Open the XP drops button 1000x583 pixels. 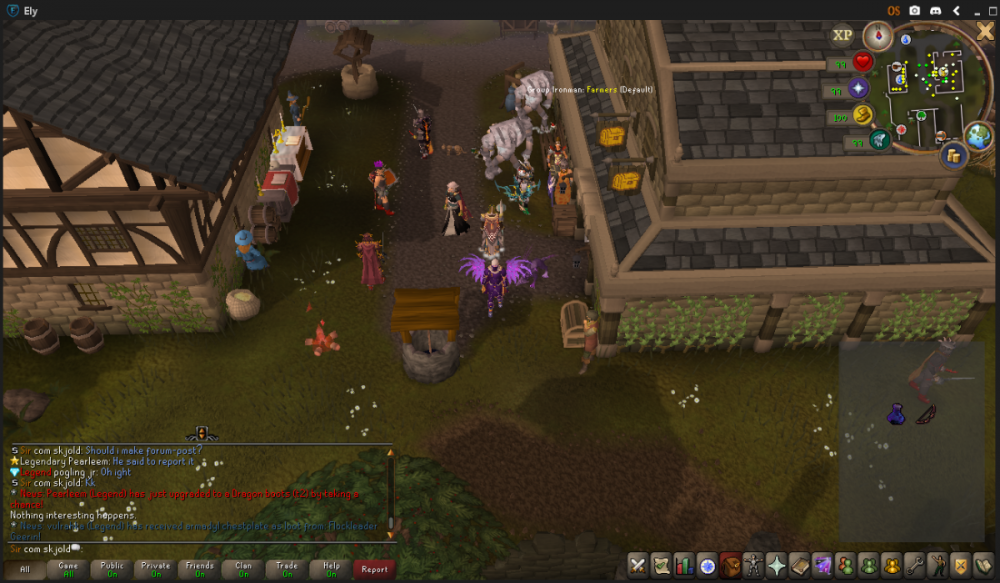(x=843, y=35)
